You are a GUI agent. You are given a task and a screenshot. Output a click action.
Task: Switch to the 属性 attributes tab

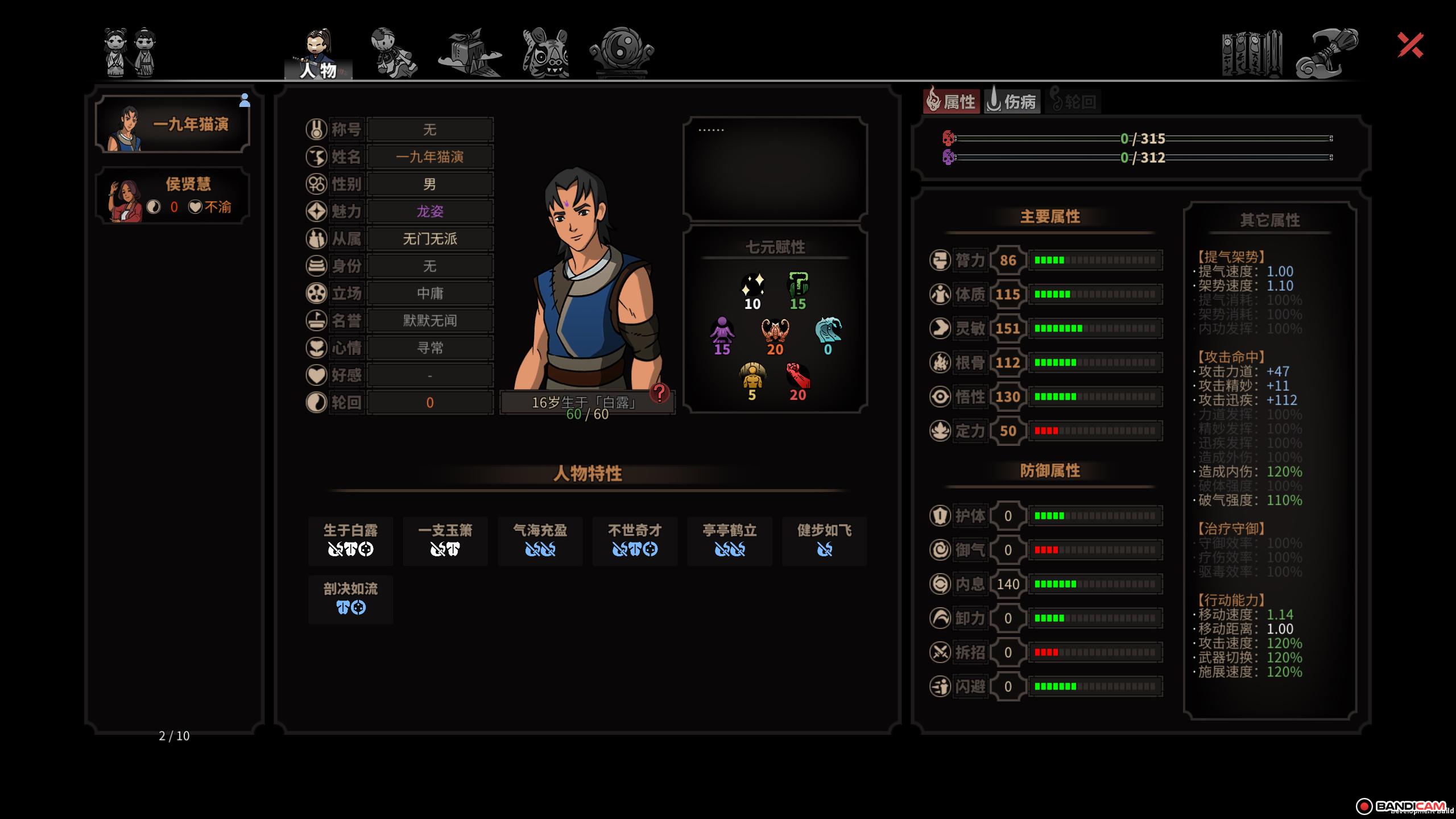tap(952, 102)
